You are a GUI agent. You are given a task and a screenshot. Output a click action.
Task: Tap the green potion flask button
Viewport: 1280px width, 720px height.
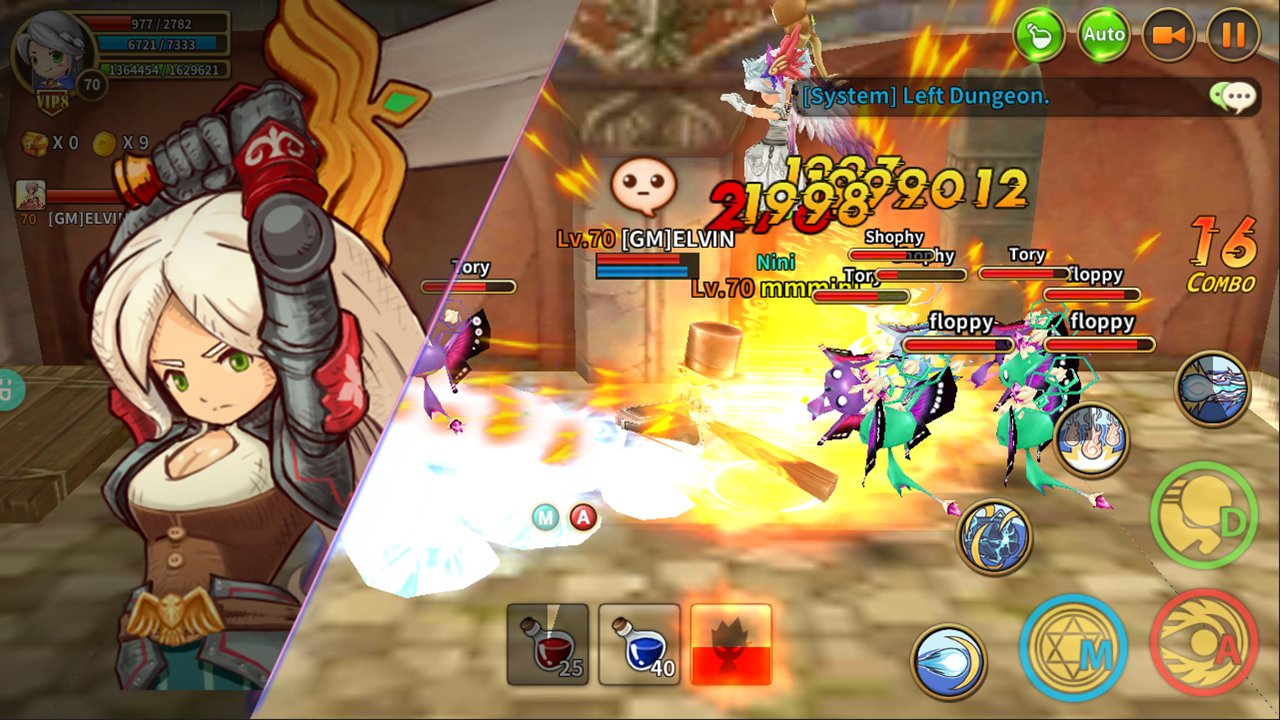click(x=1039, y=35)
